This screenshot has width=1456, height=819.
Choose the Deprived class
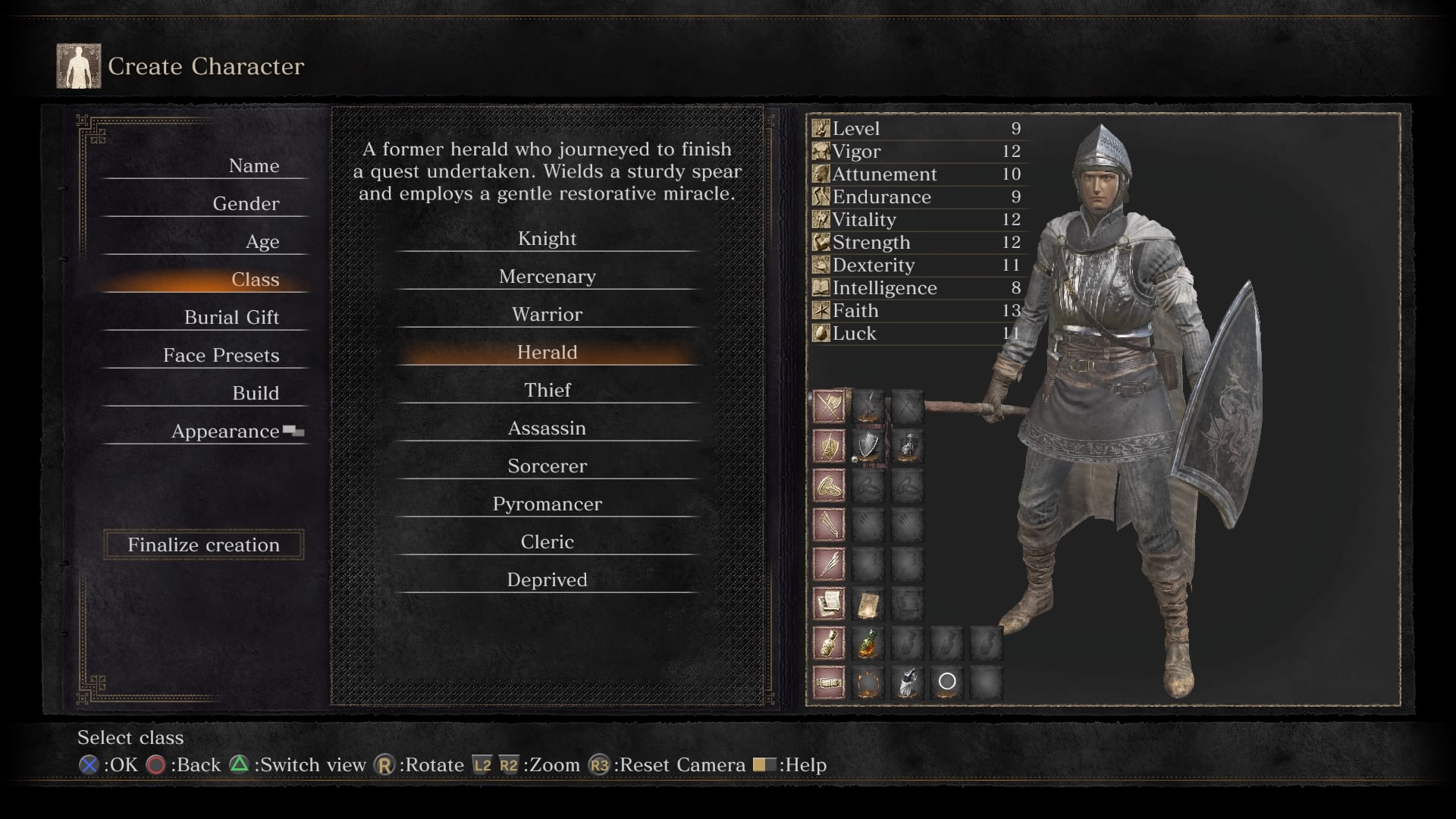click(547, 580)
